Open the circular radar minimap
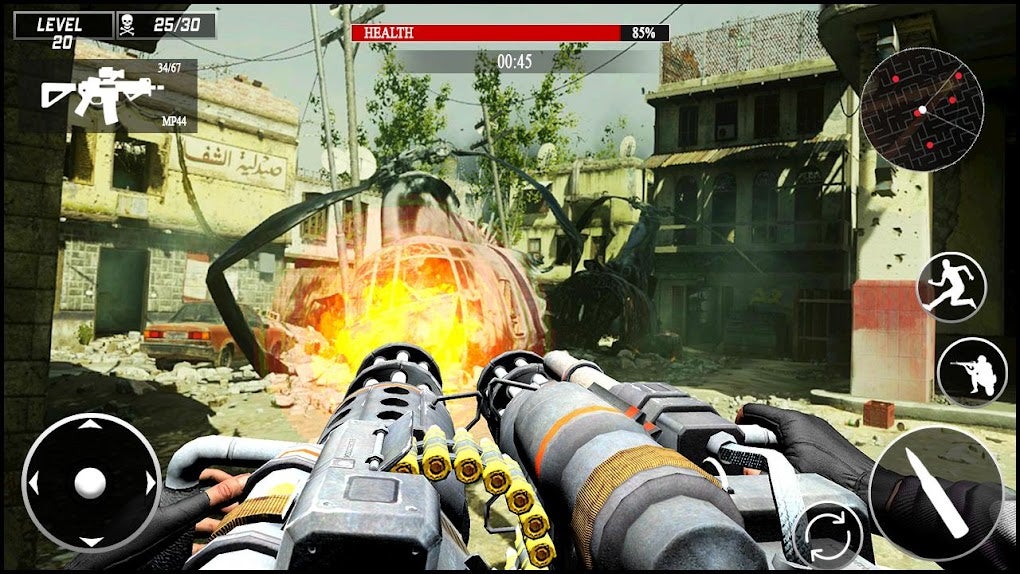 point(922,109)
